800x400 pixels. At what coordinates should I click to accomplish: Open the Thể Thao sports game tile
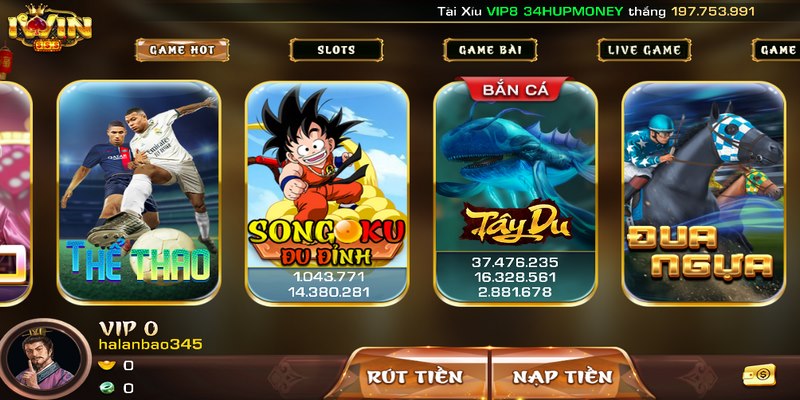click(138, 192)
